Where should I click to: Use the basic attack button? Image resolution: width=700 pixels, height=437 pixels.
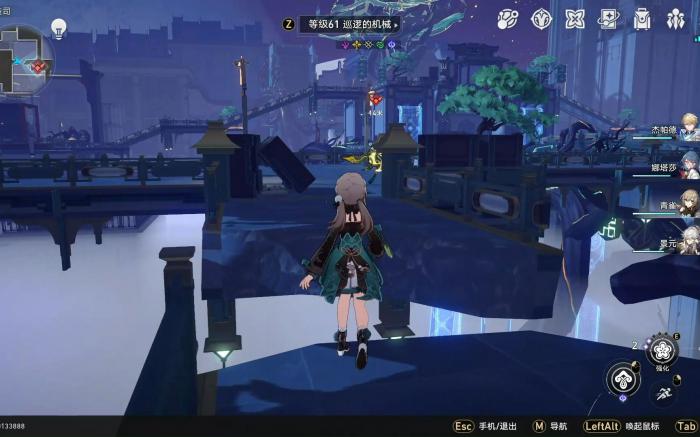point(623,379)
